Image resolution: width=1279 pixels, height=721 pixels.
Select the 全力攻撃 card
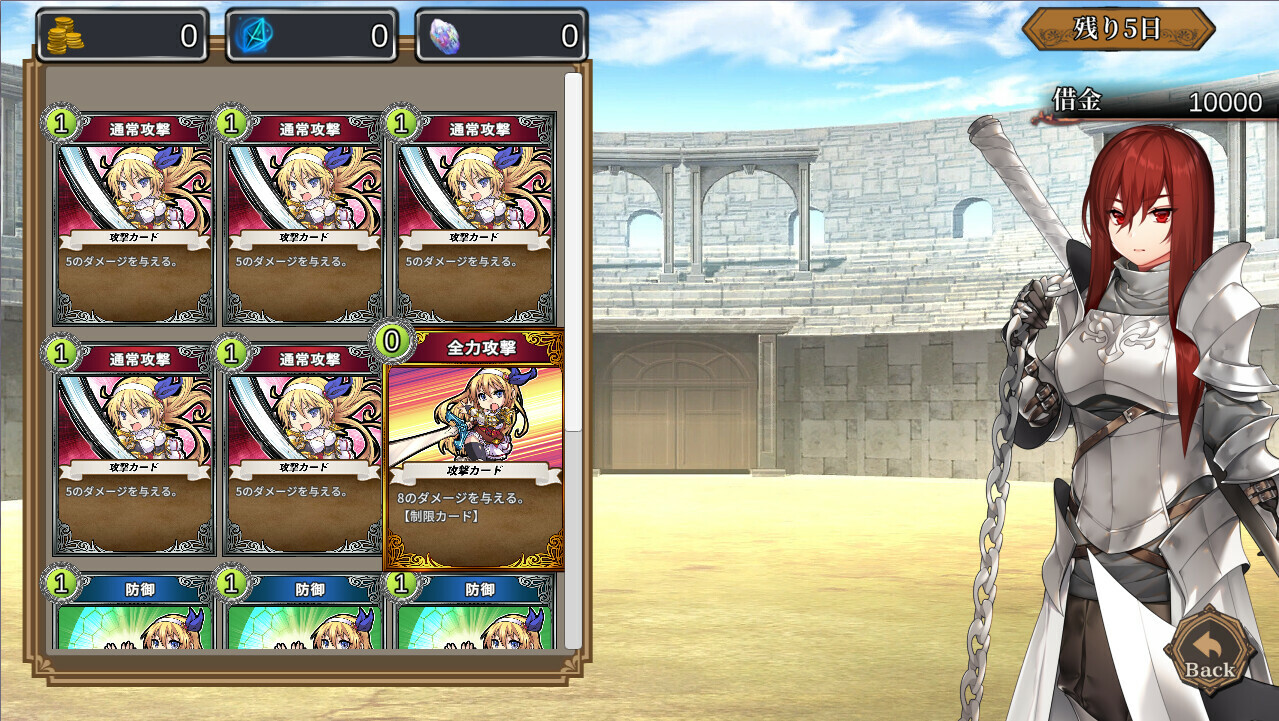pos(475,450)
